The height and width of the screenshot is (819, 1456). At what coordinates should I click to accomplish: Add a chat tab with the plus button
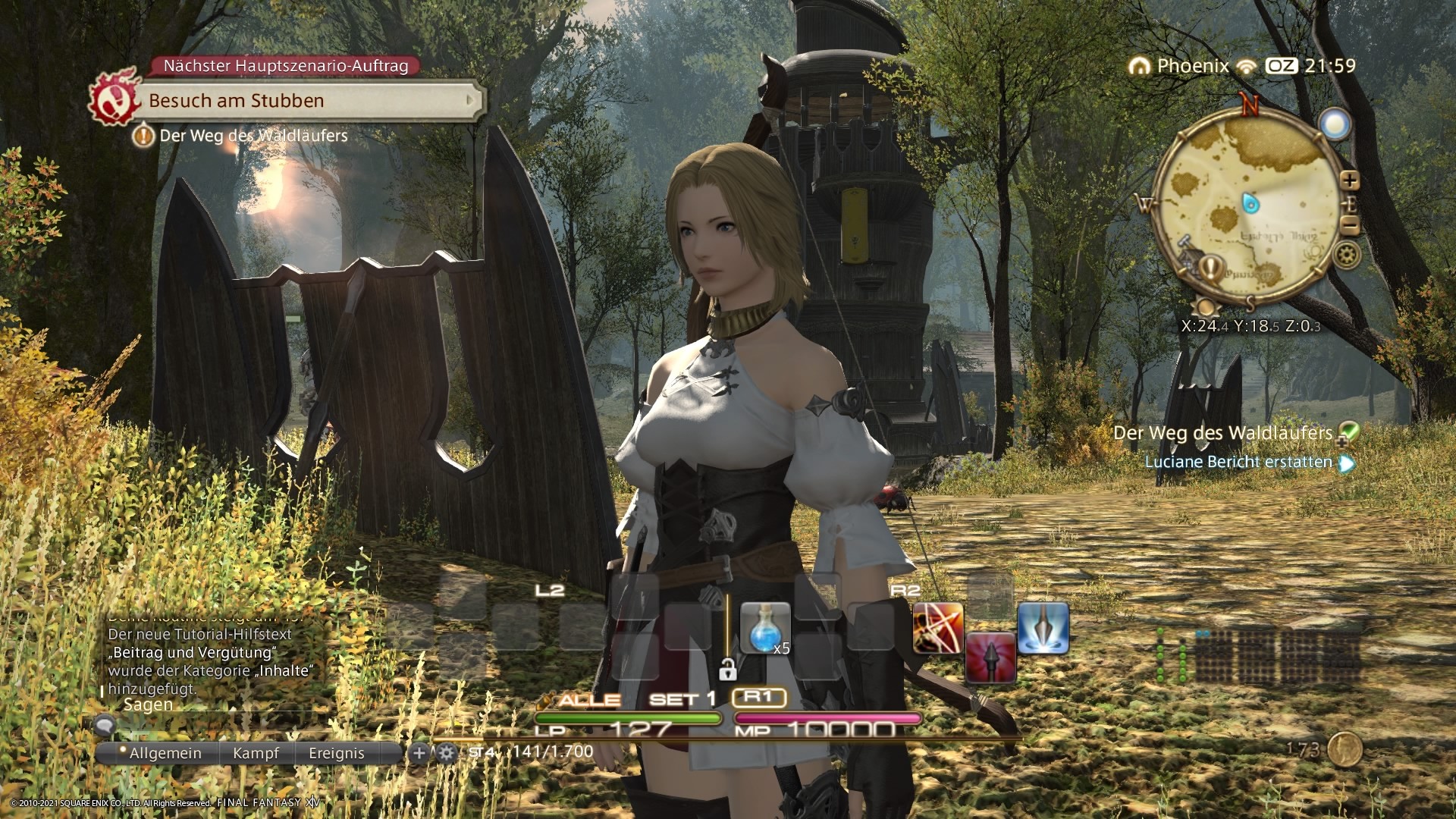(418, 753)
